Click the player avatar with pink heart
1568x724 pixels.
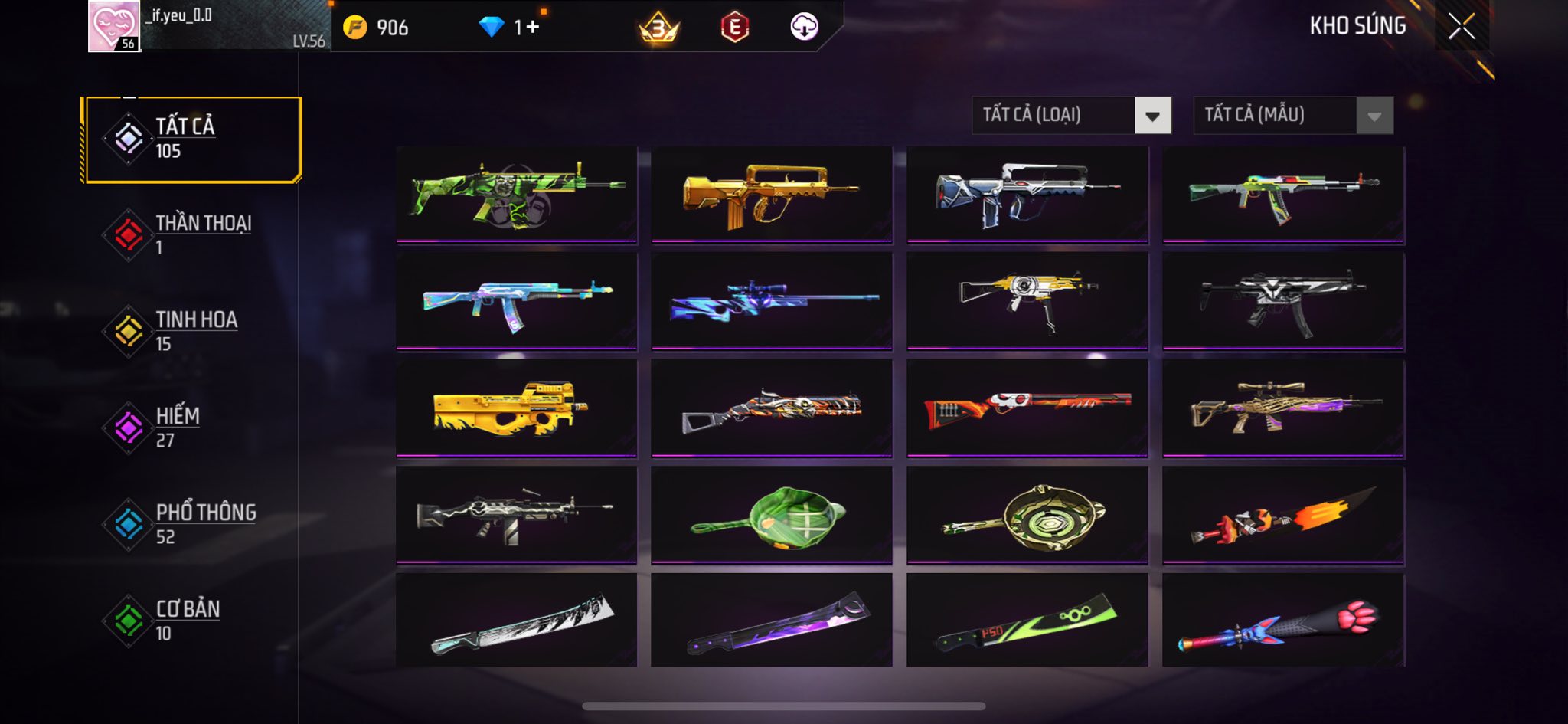pos(114,26)
